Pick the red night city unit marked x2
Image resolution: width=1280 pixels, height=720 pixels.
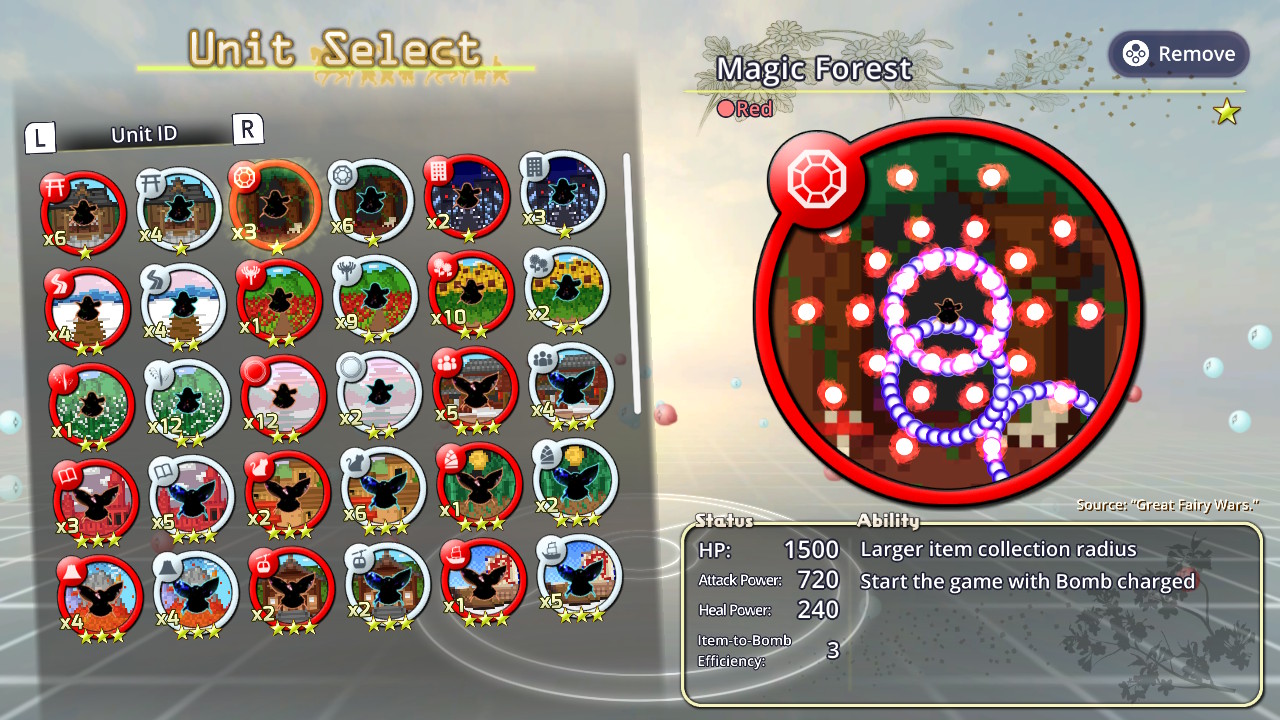coord(466,197)
